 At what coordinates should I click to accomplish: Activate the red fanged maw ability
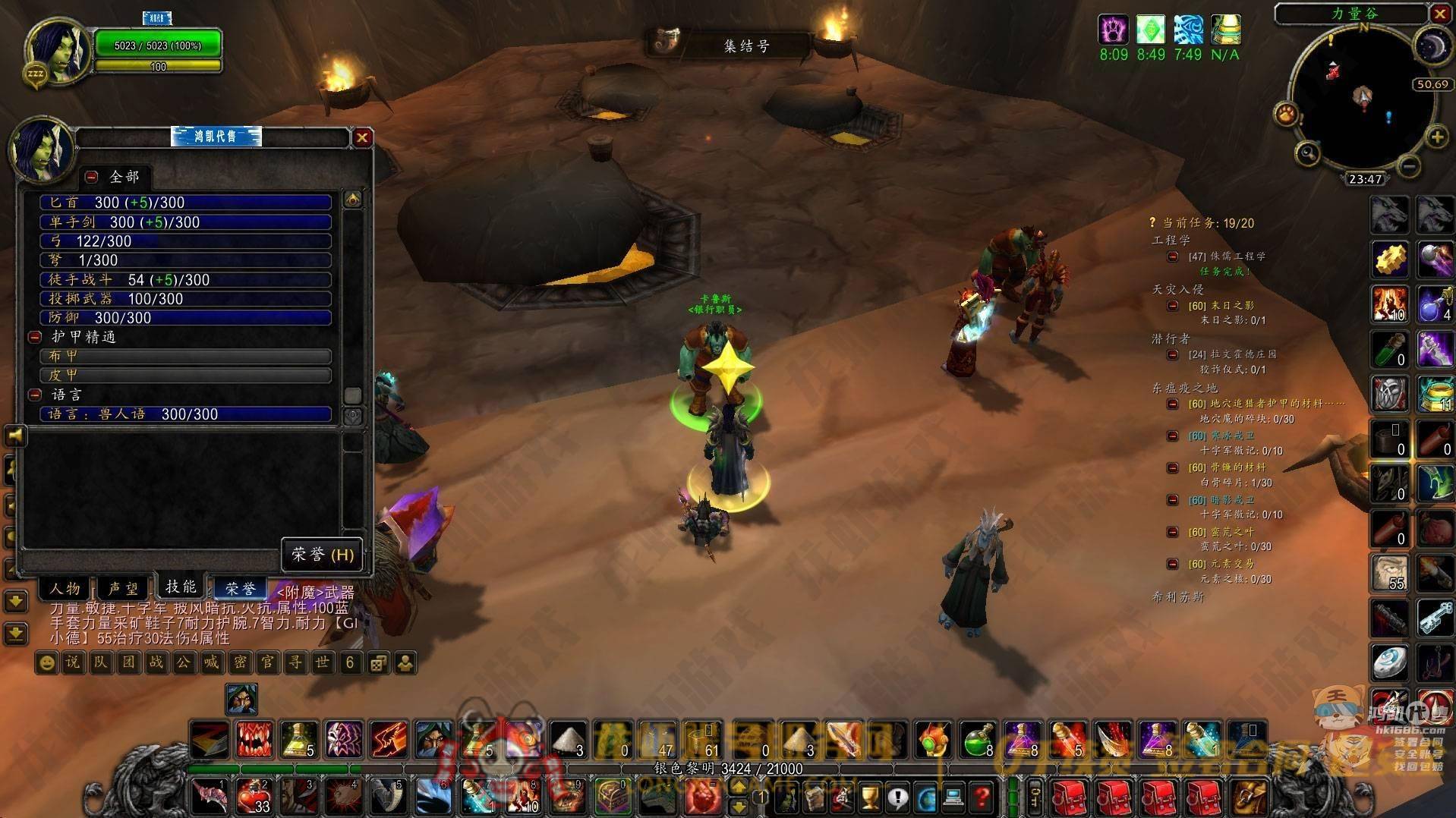[254, 739]
